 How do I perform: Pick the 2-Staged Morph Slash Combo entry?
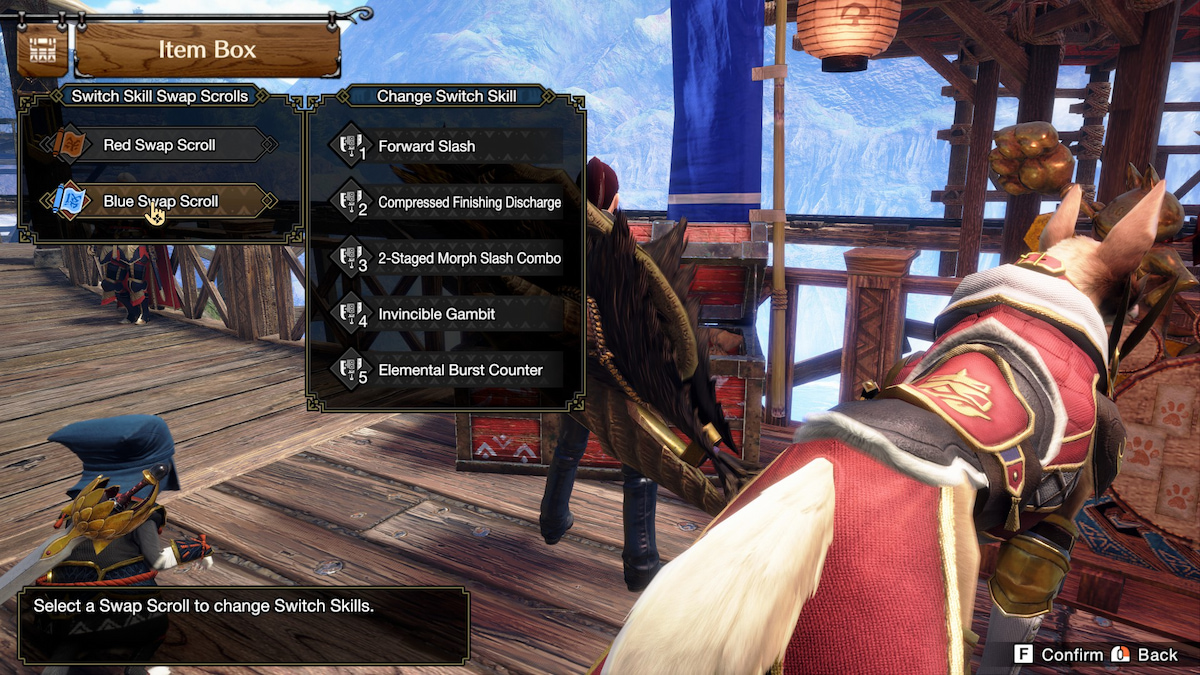tap(445, 258)
